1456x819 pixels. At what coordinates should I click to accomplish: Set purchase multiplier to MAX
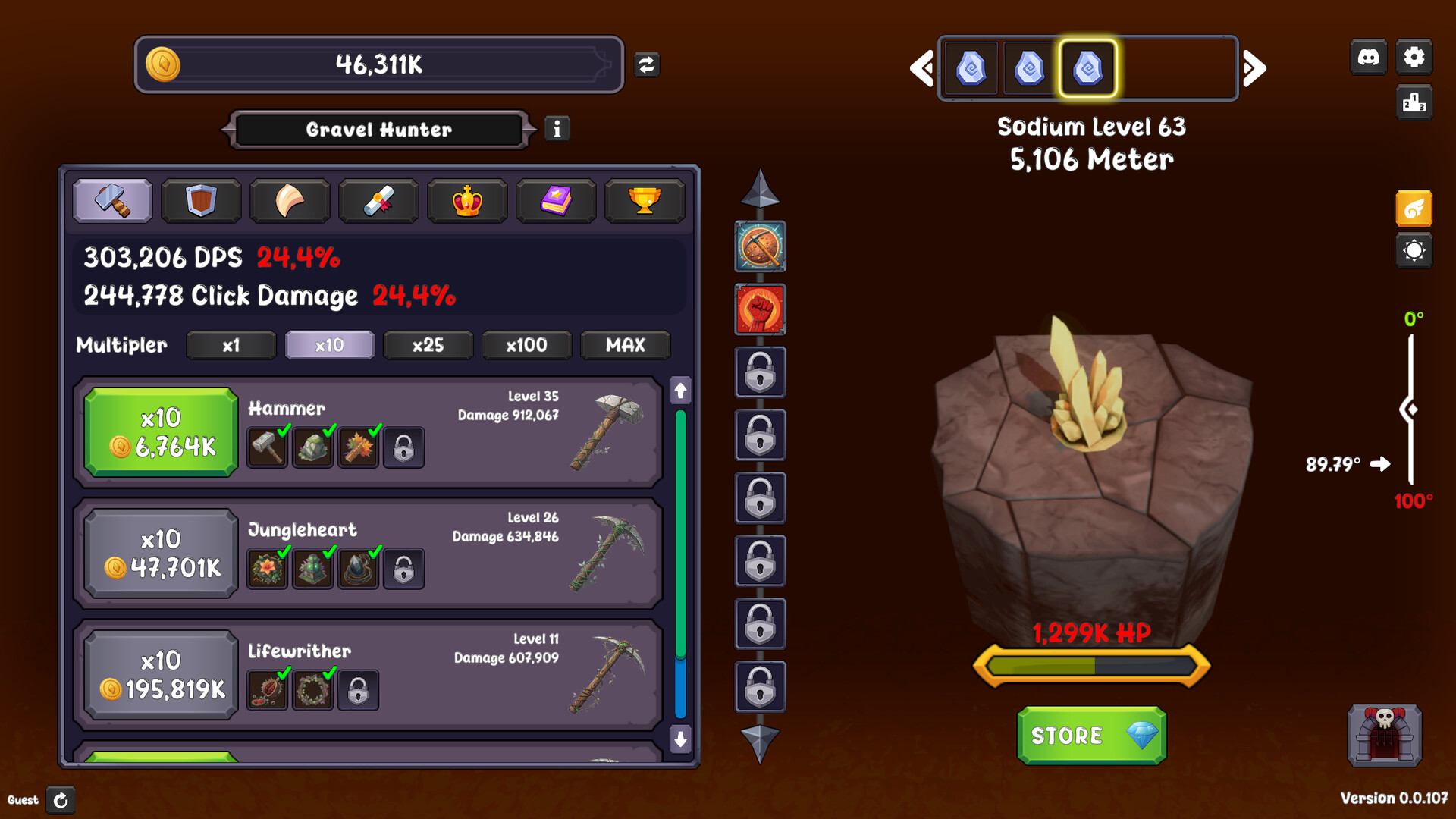626,345
